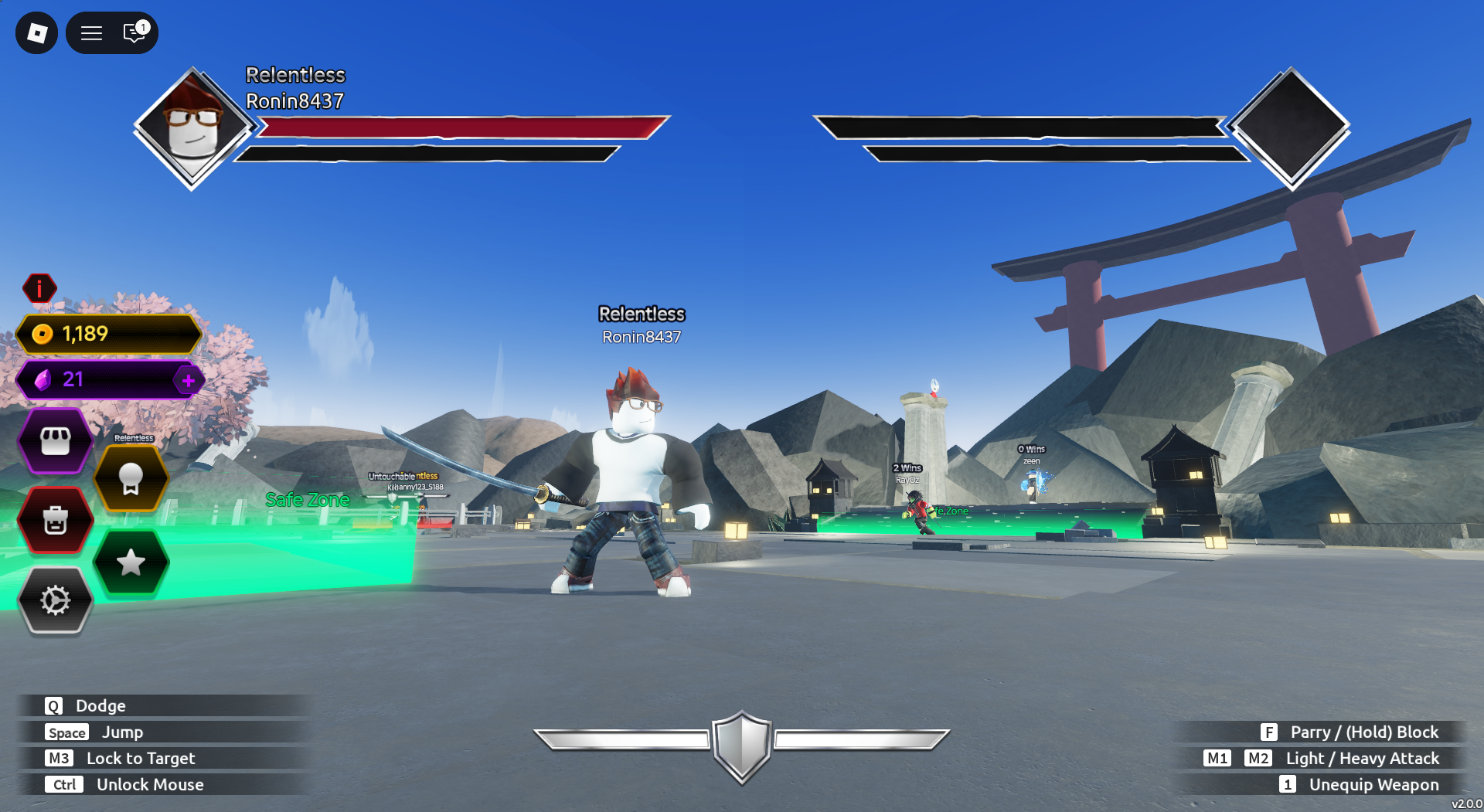Screen dimensions: 1484x812
Task: Open the hamburger menu at top left
Action: [x=90, y=32]
